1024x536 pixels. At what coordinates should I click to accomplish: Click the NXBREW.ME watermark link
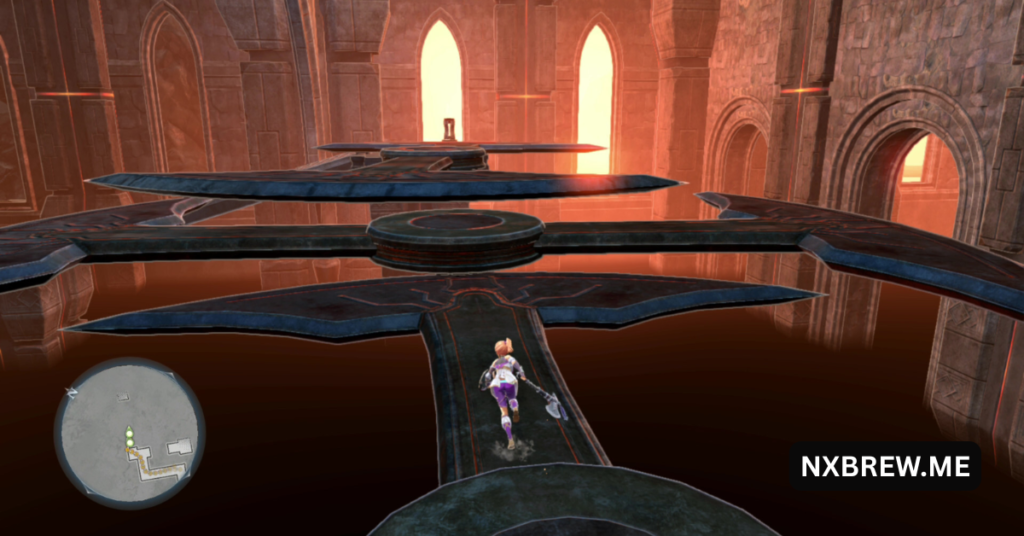[x=884, y=466]
